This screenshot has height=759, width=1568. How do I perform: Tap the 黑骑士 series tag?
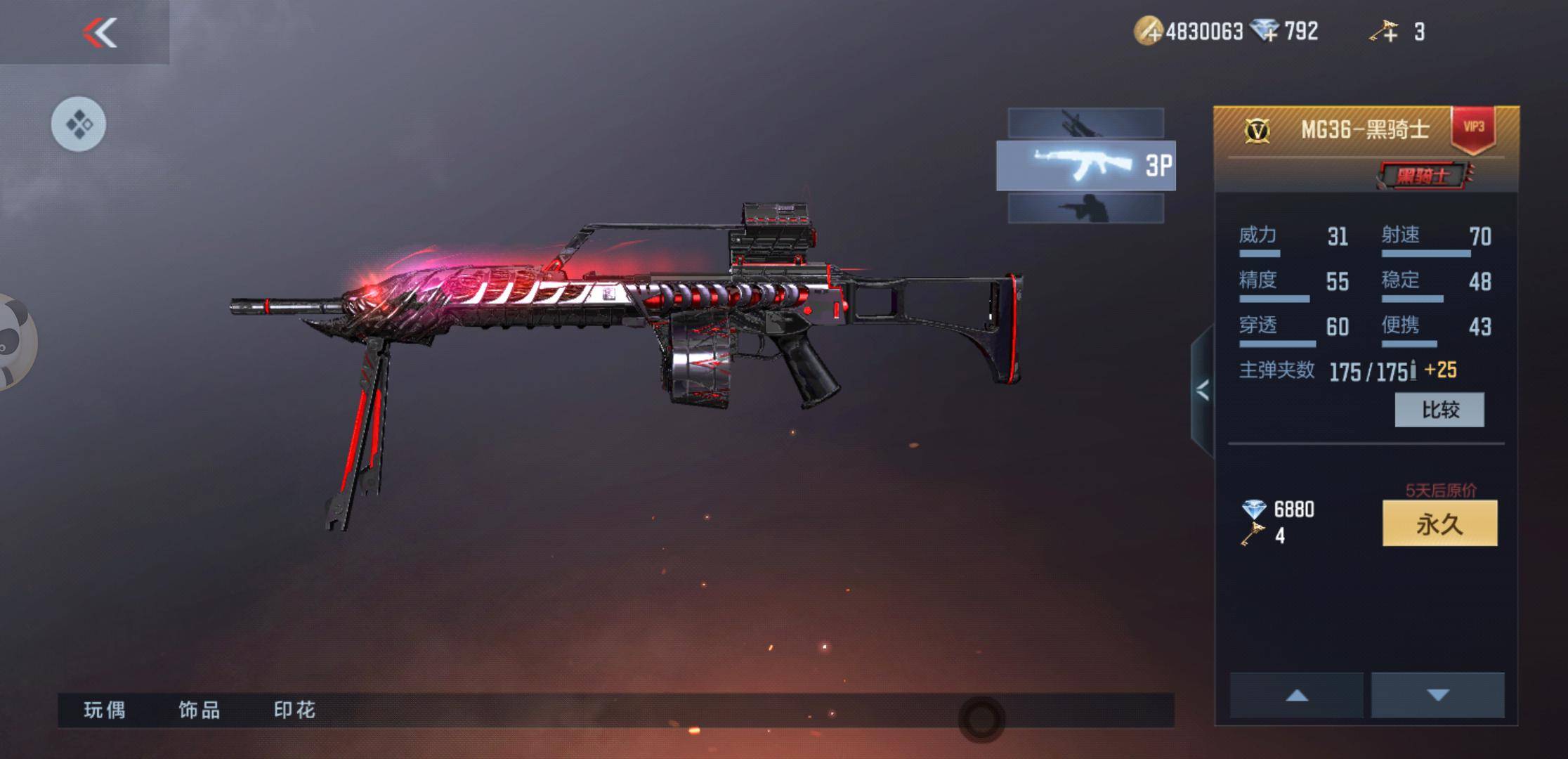coord(1423,176)
